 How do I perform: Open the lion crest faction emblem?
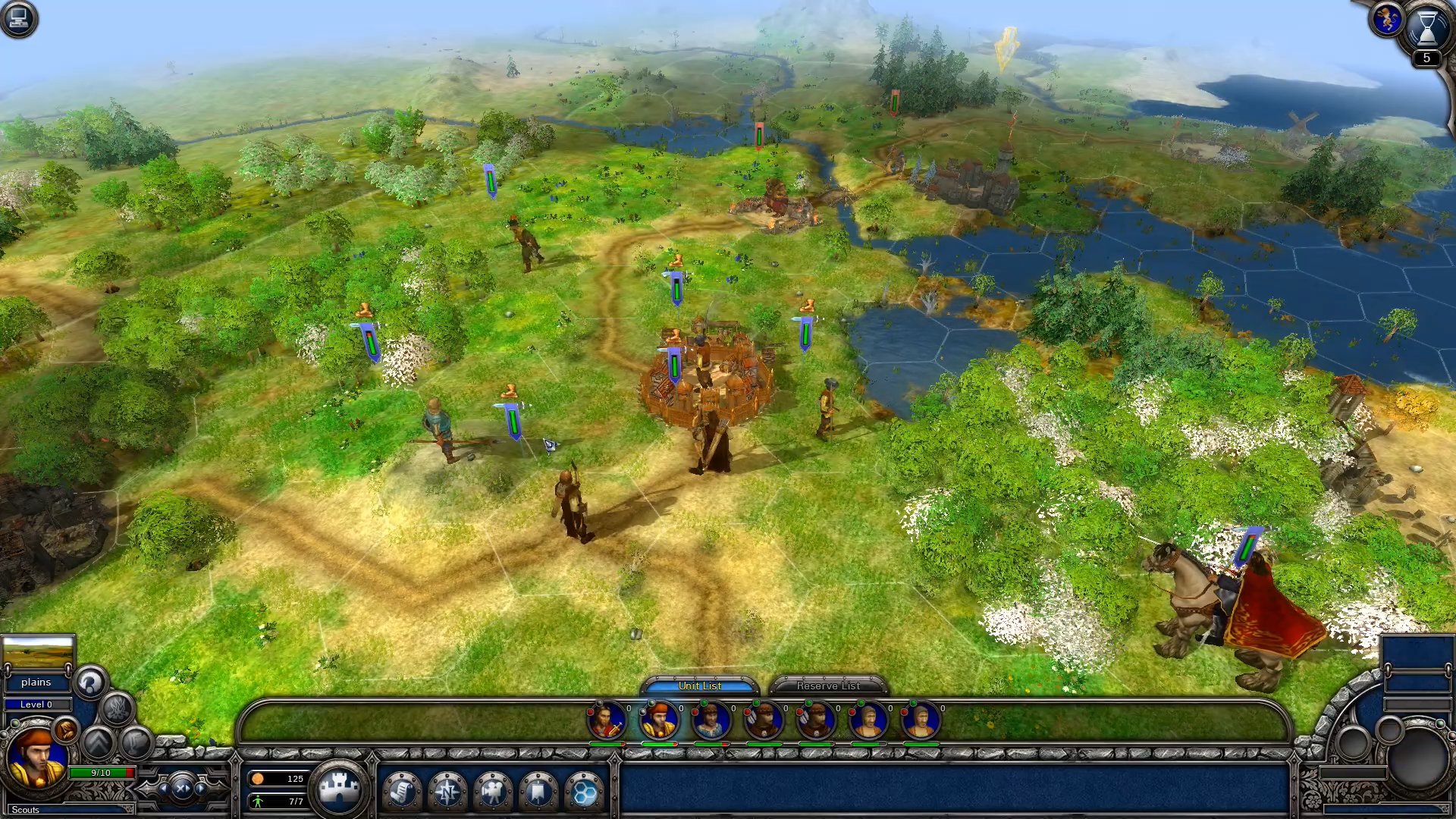coord(1386,18)
